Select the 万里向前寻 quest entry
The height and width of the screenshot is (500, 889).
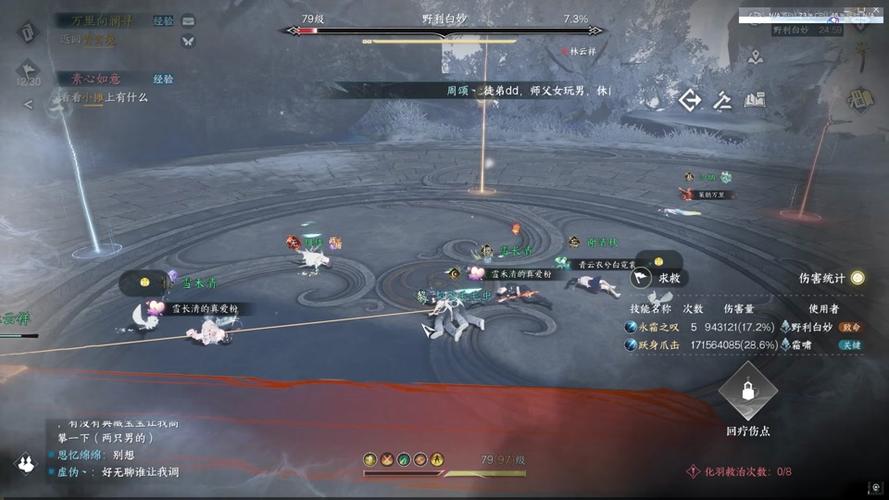pyautogui.click(x=100, y=20)
